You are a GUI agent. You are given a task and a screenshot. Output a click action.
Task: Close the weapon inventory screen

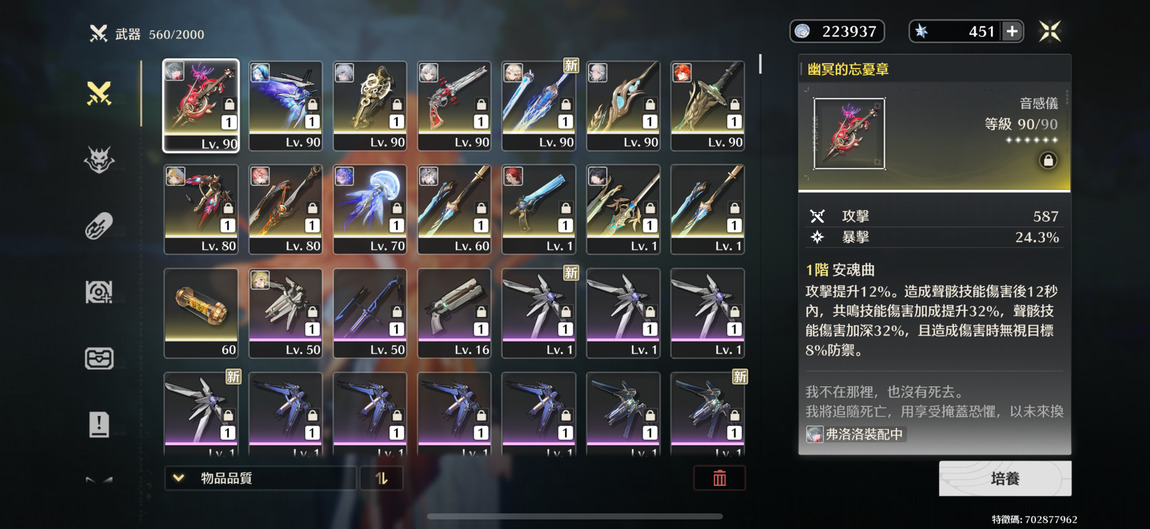click(x=1049, y=32)
